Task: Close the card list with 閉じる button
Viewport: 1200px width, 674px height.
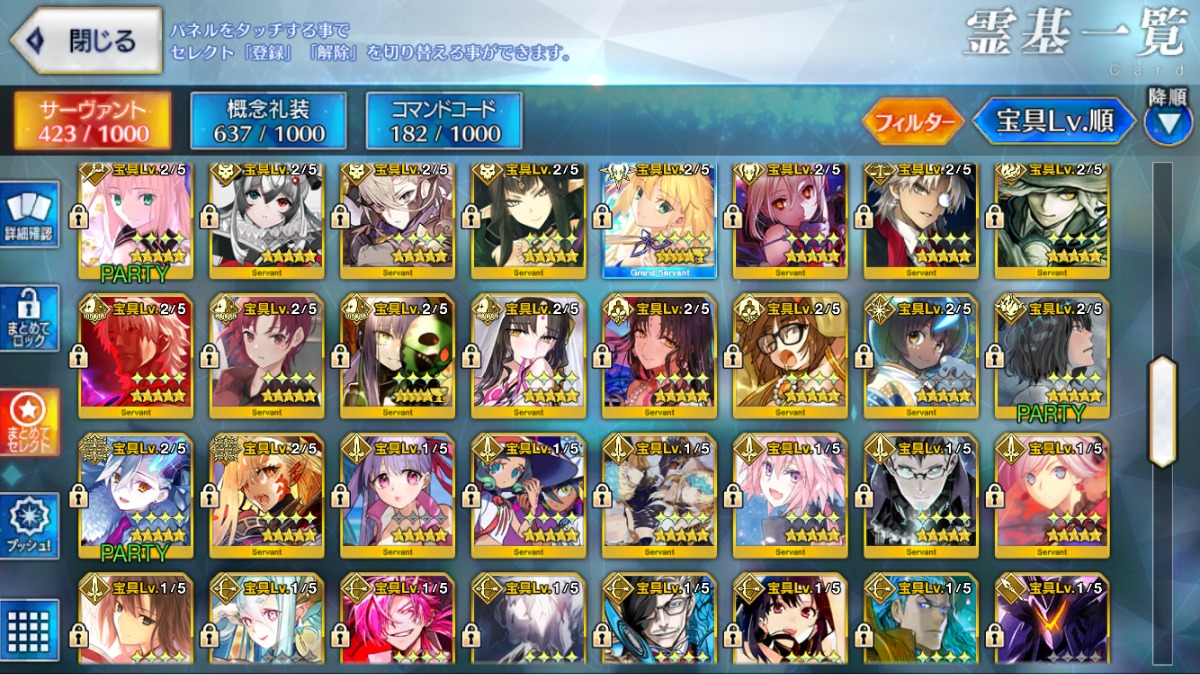Action: tap(86, 41)
